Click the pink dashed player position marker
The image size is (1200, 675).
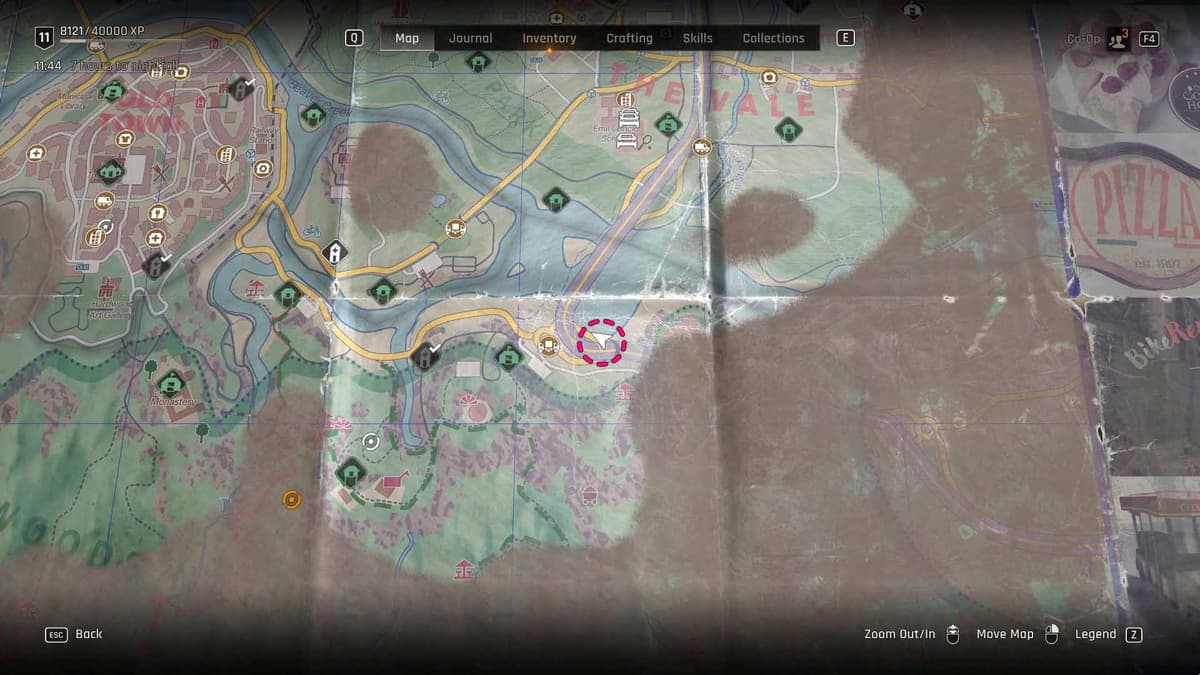pyautogui.click(x=601, y=342)
